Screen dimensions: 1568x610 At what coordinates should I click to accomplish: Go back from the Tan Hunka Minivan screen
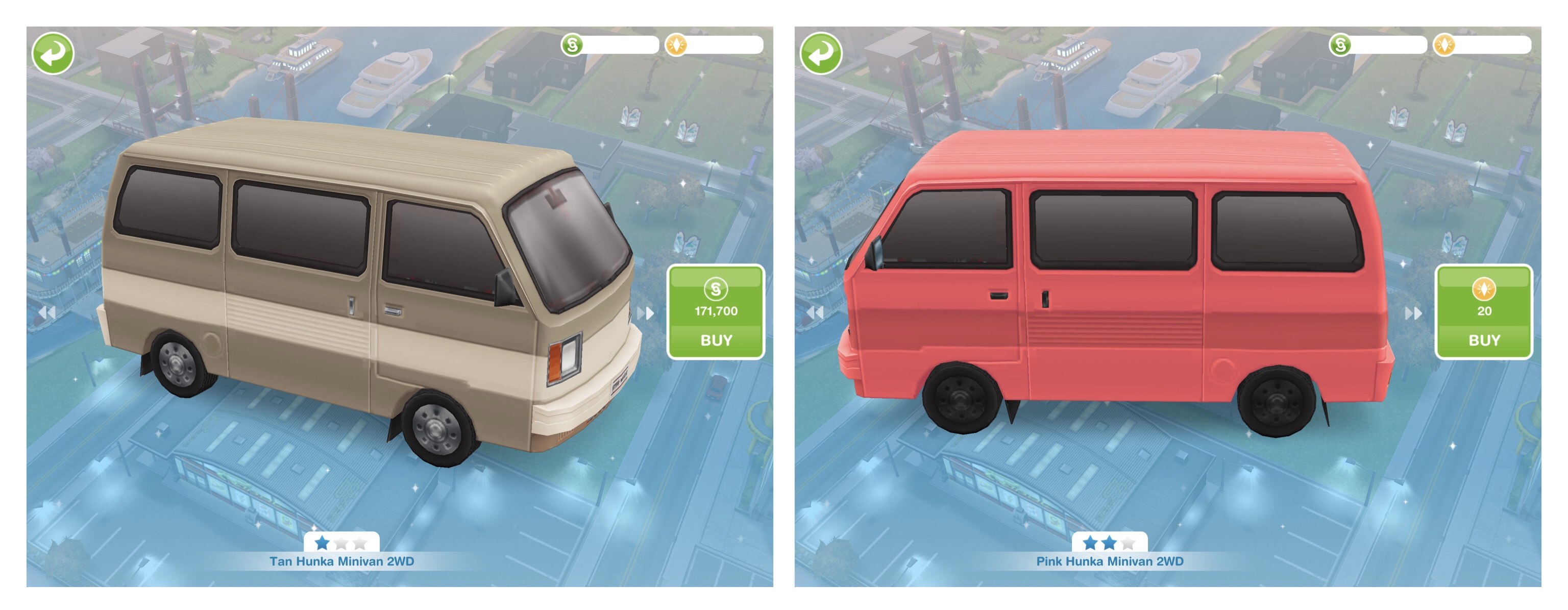click(x=53, y=54)
